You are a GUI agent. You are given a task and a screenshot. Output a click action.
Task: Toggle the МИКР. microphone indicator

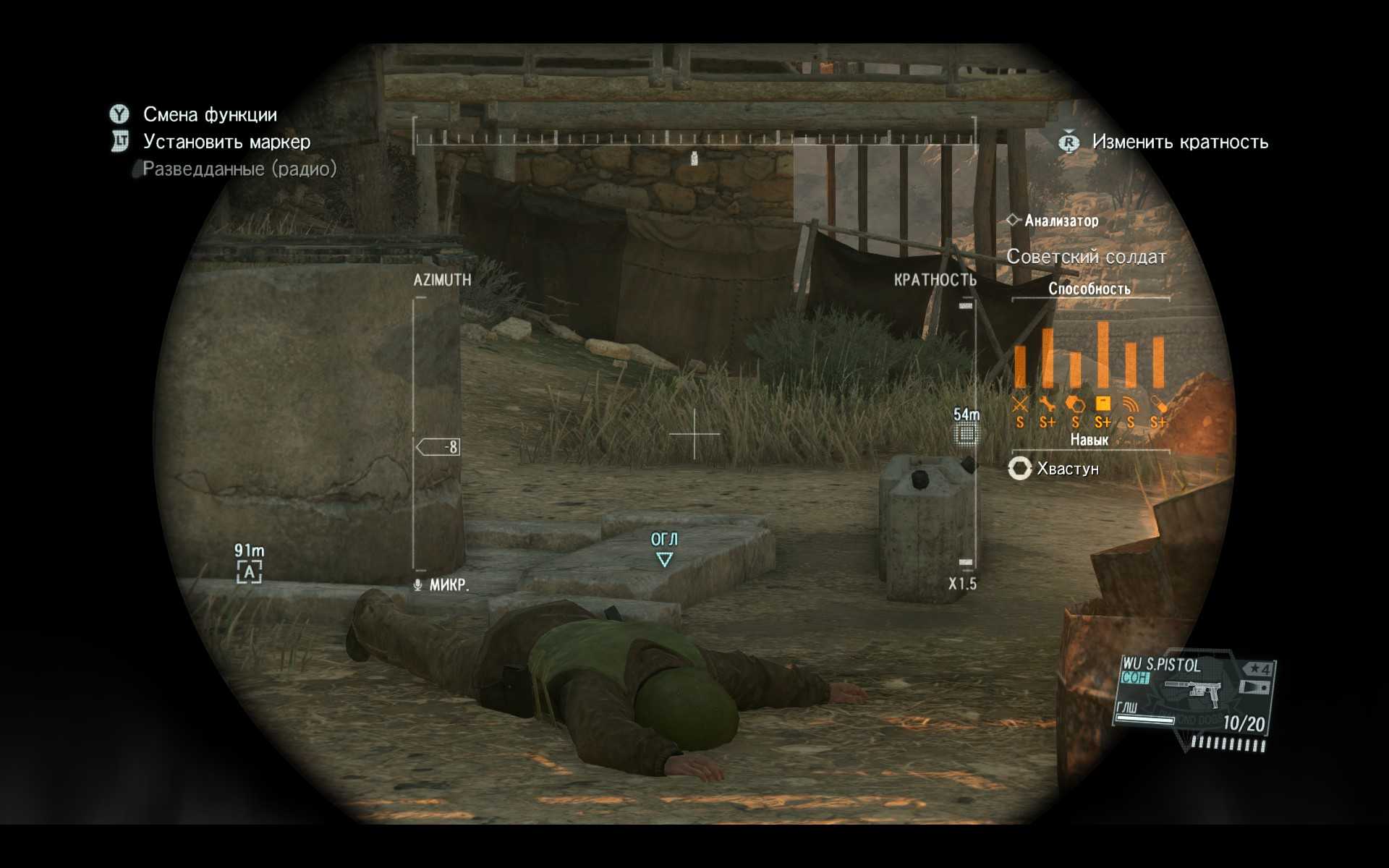coord(441,584)
